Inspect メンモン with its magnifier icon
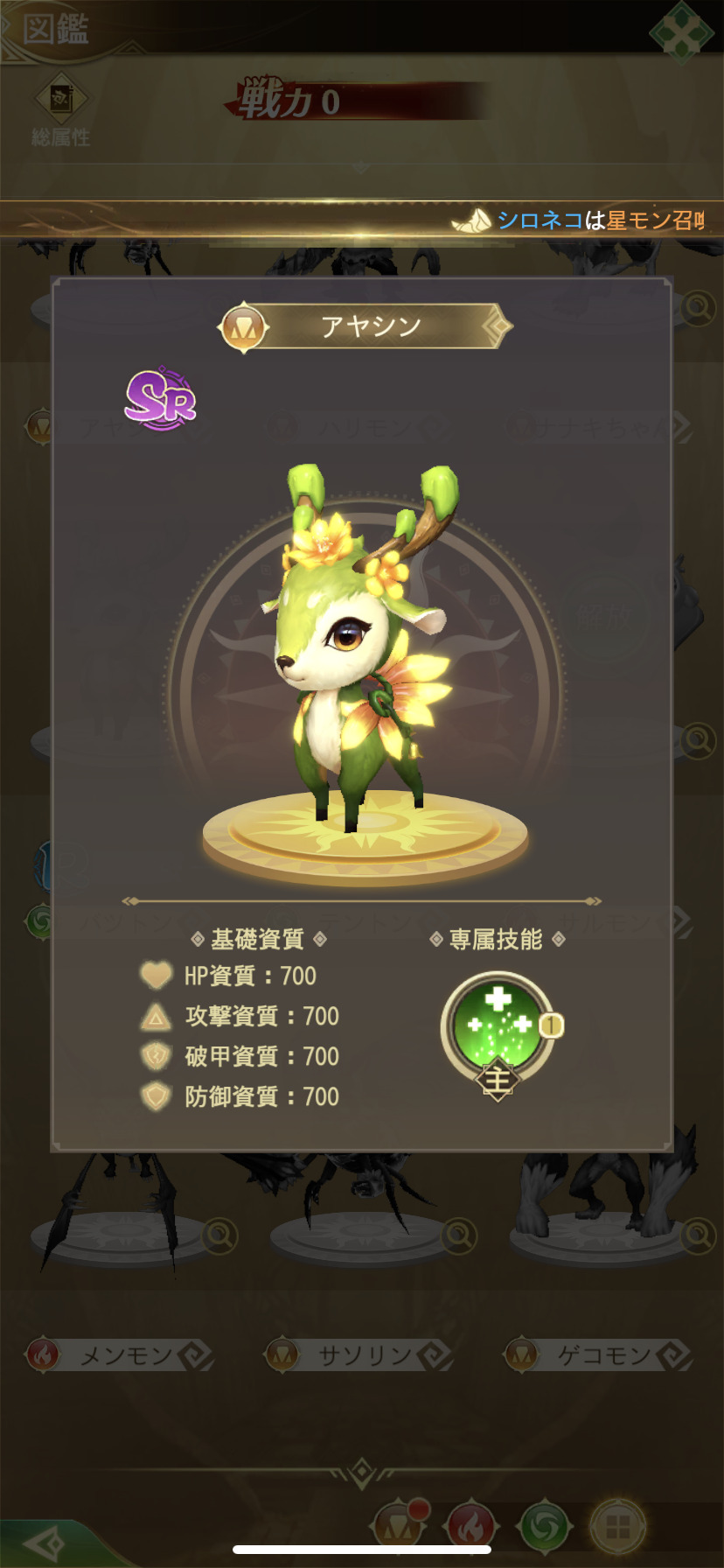Viewport: 724px width, 1568px height. tap(219, 1235)
